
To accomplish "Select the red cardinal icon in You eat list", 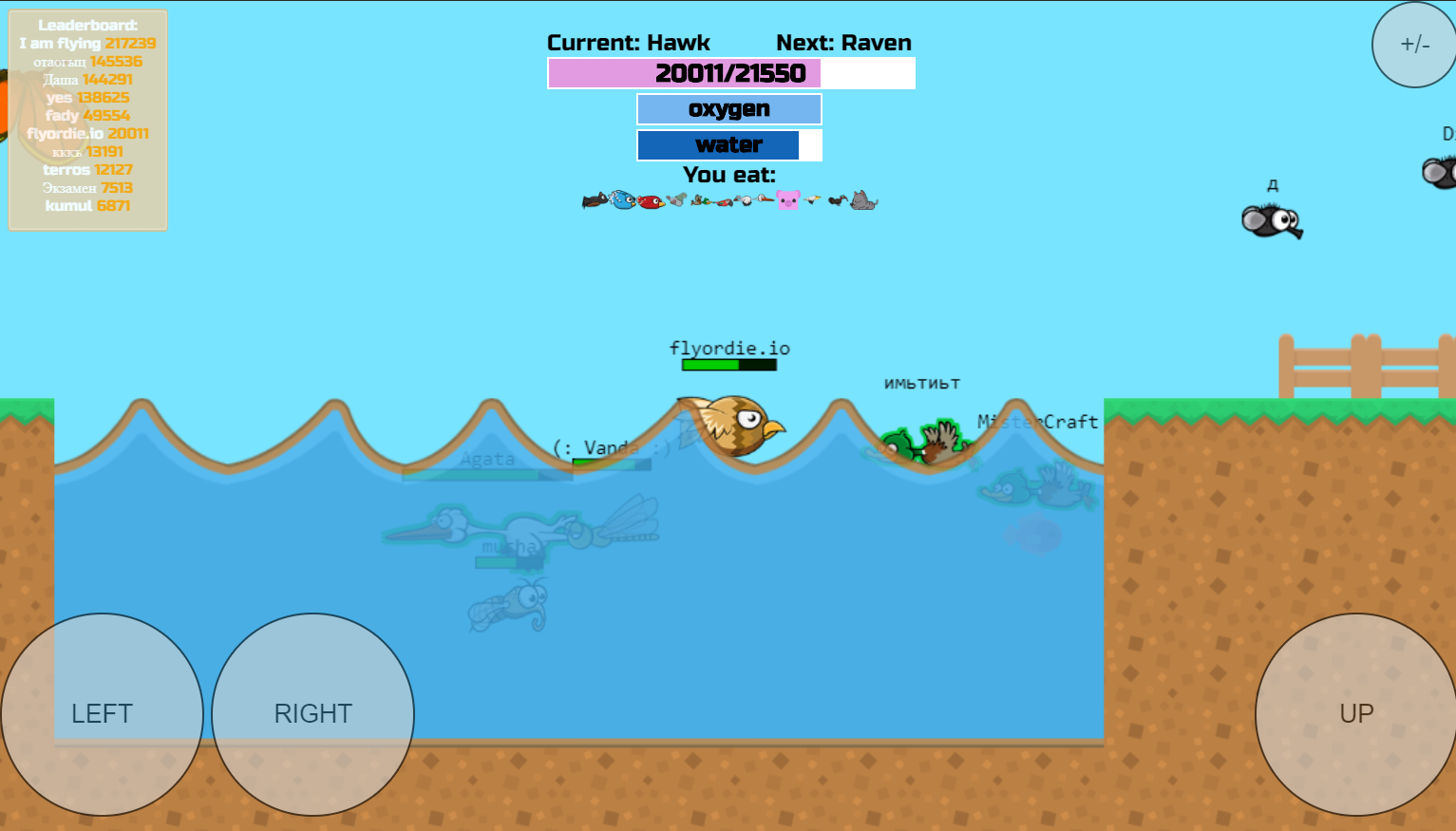I will (652, 201).
